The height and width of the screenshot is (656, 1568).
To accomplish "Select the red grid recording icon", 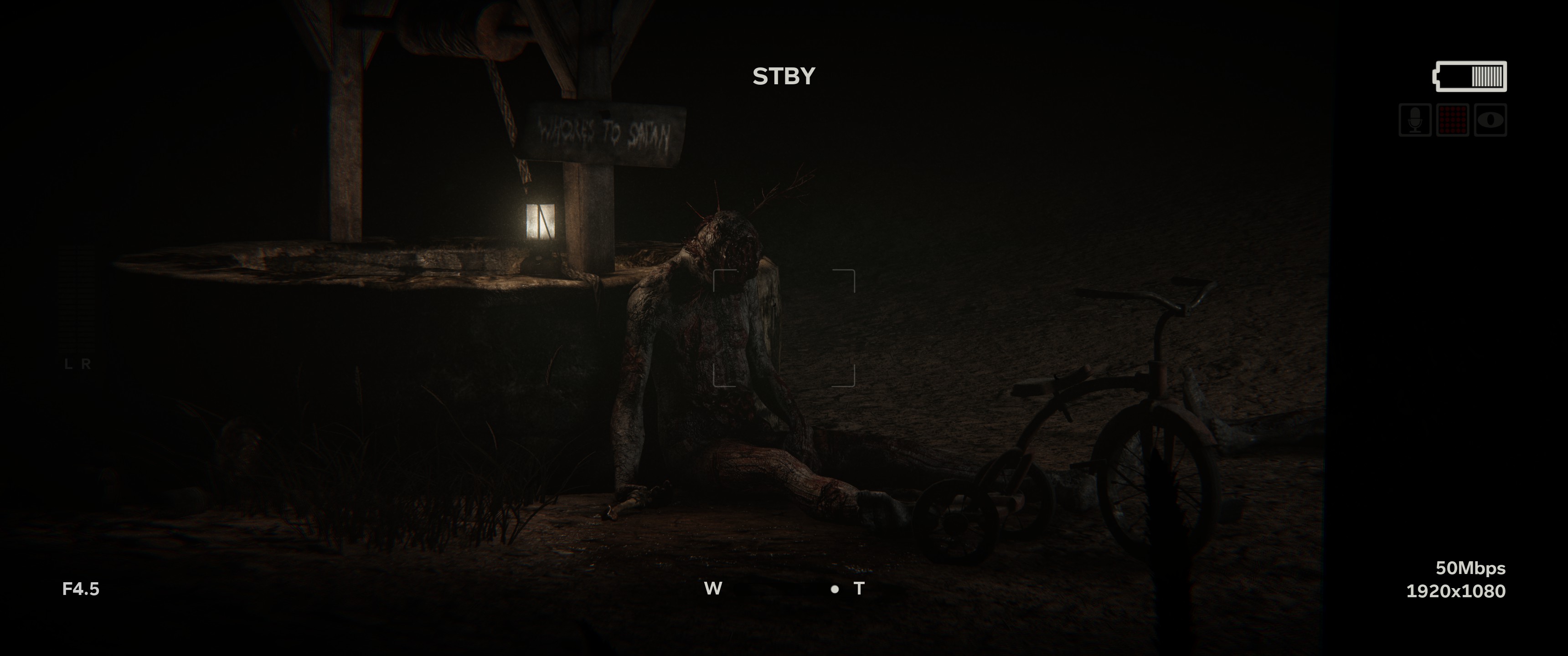I will coord(1452,120).
